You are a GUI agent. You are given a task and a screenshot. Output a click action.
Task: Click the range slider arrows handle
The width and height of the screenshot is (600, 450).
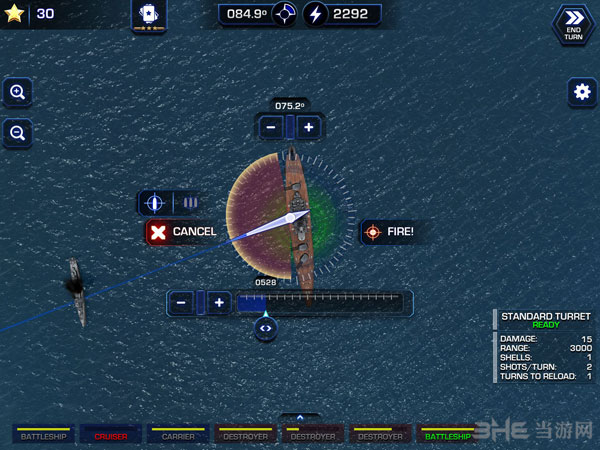click(x=265, y=327)
